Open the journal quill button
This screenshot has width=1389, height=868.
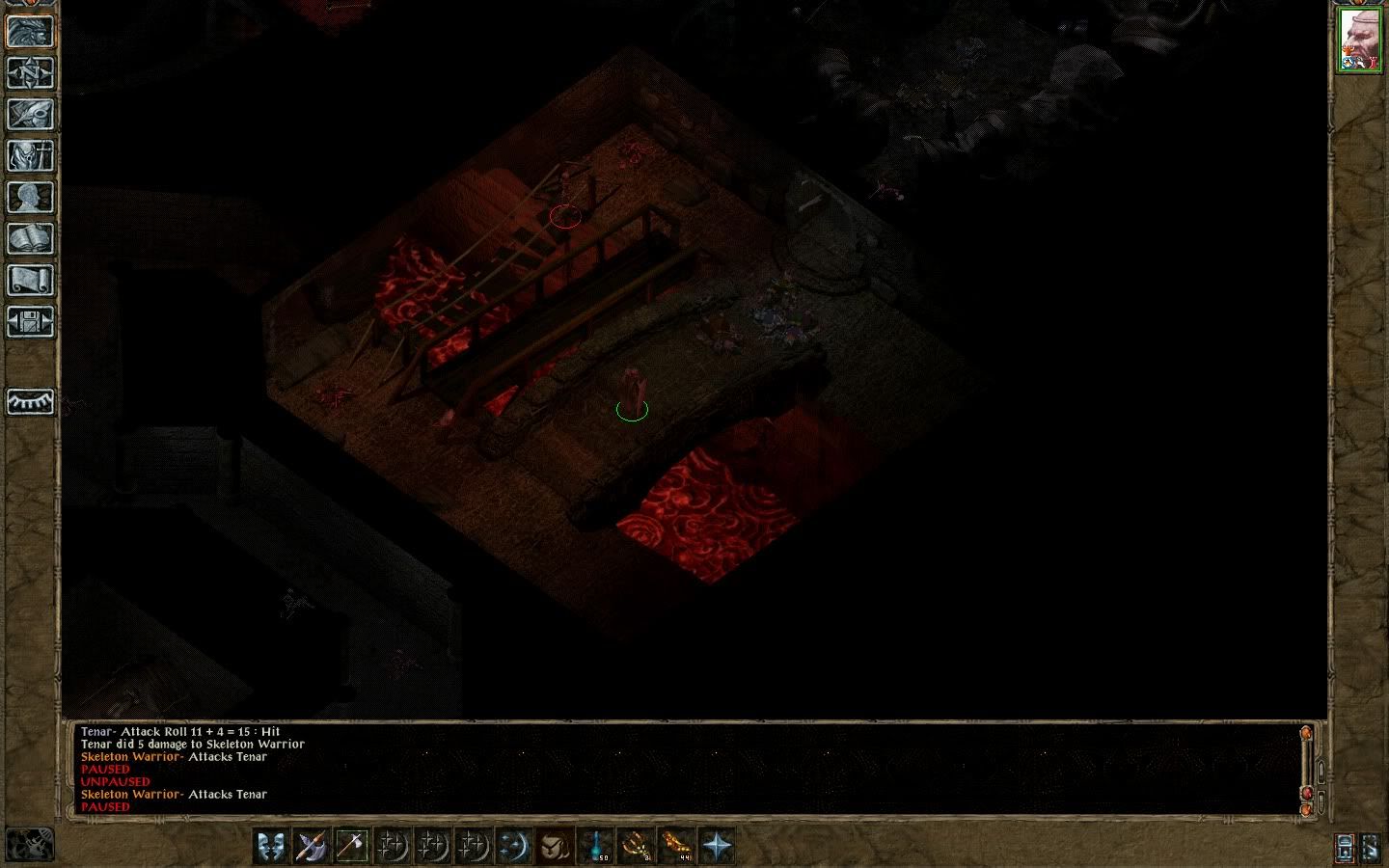point(30,114)
